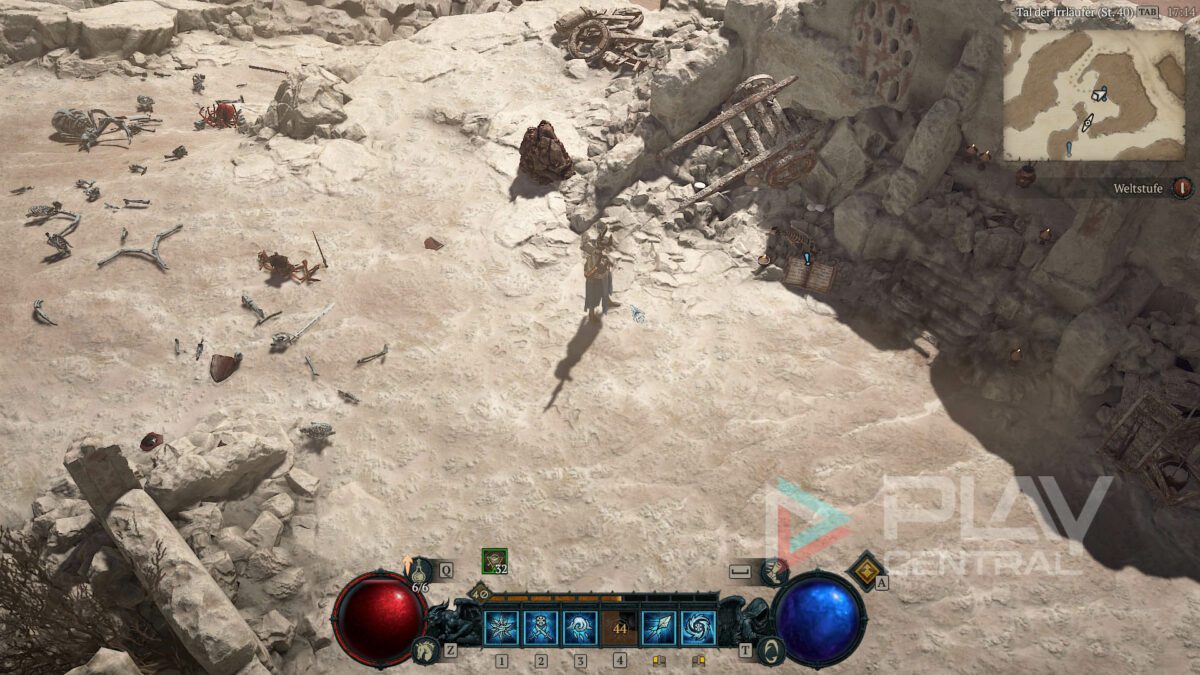Inspect the green buff icon showing 32
This screenshot has width=1200, height=675.
click(493, 561)
